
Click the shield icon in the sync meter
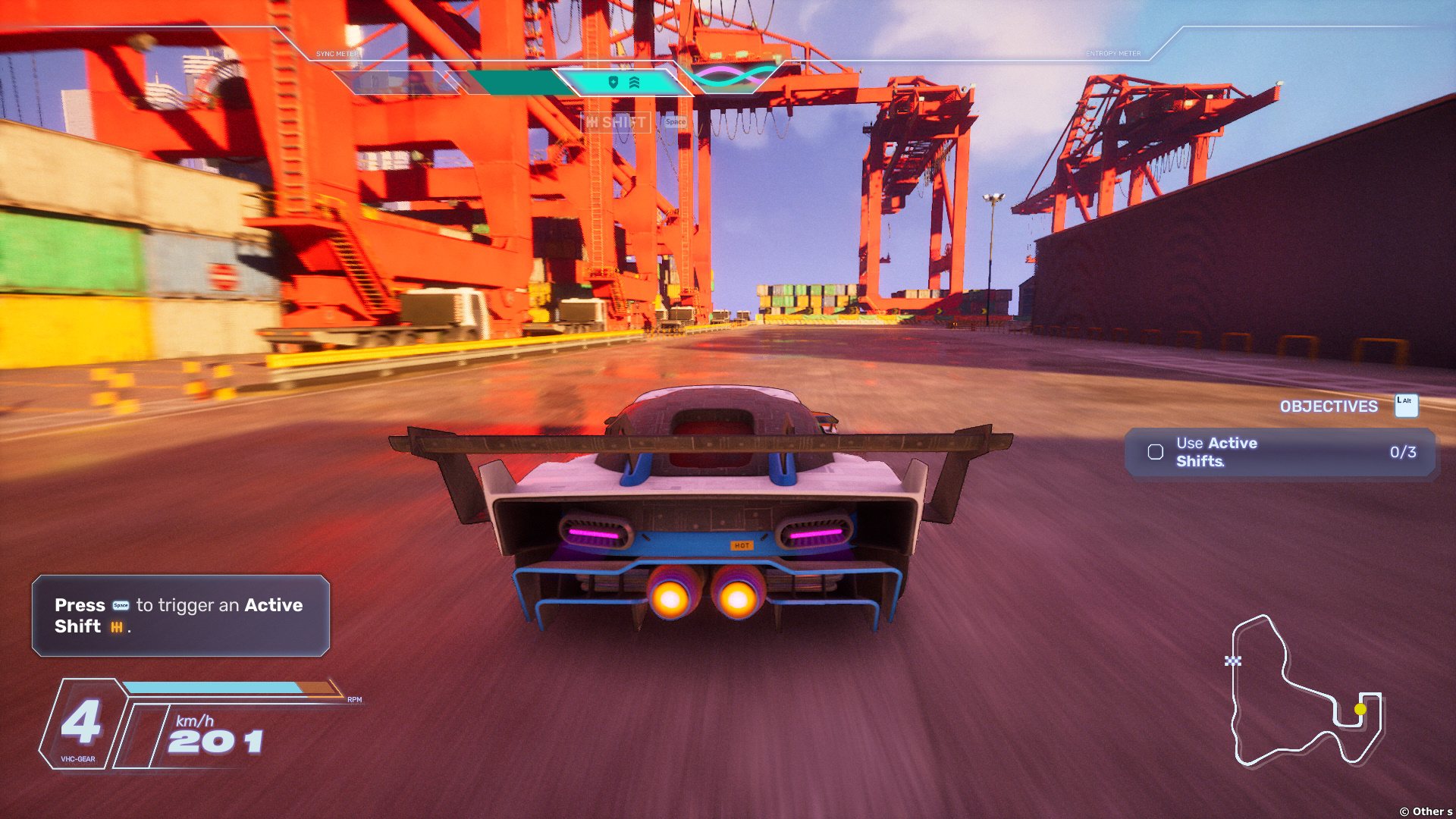(x=613, y=82)
